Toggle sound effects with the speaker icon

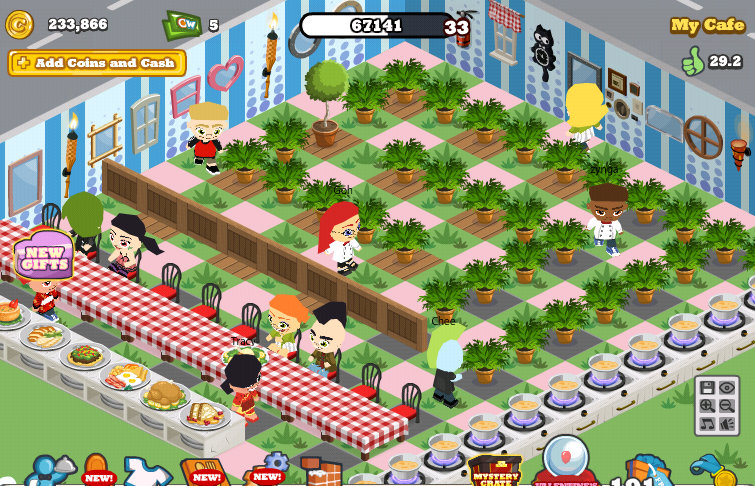(727, 424)
